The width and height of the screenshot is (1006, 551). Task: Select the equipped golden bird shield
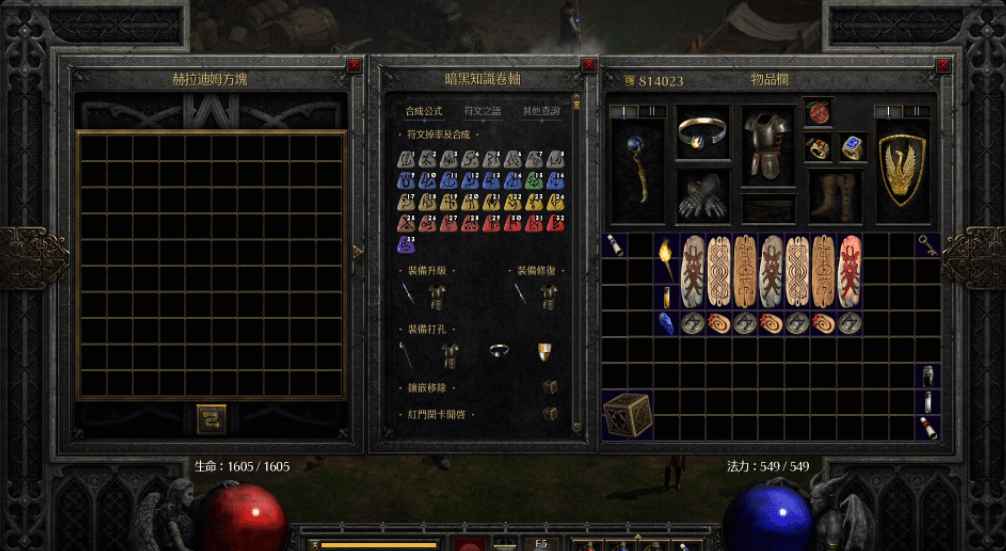point(902,170)
